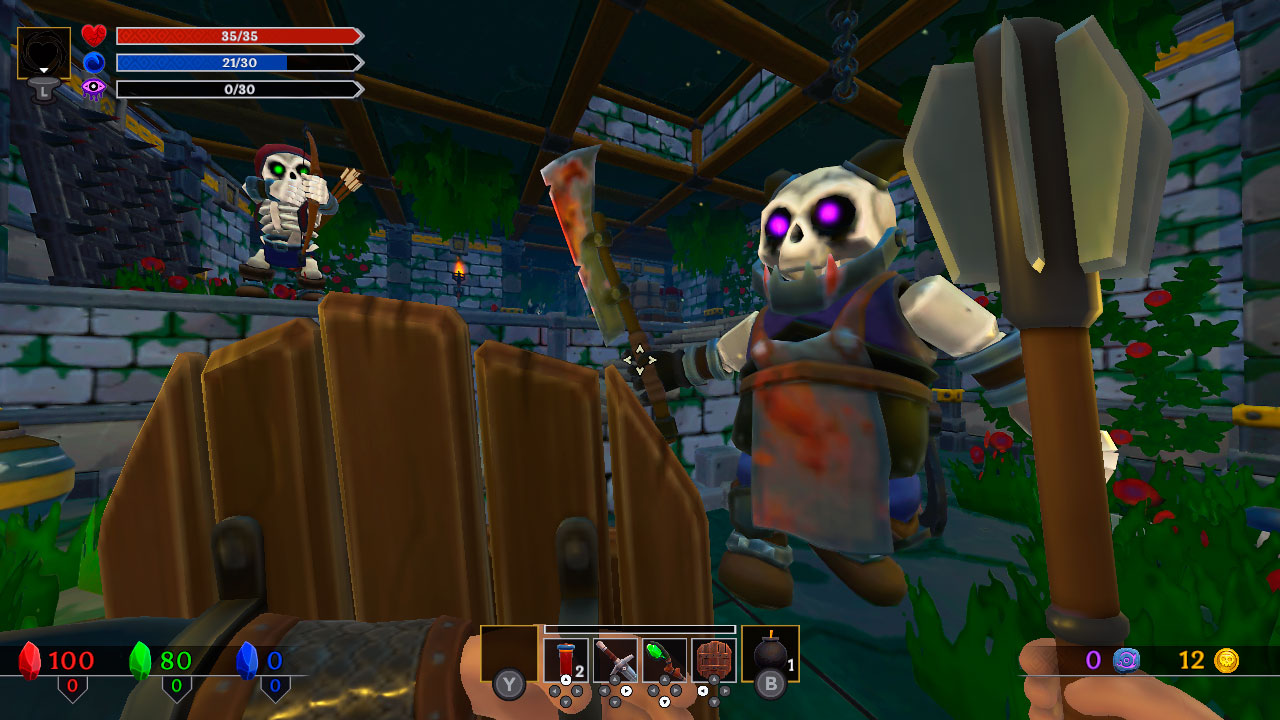Select the red health potion in the hotbar
The image size is (1280, 720).
[566, 658]
